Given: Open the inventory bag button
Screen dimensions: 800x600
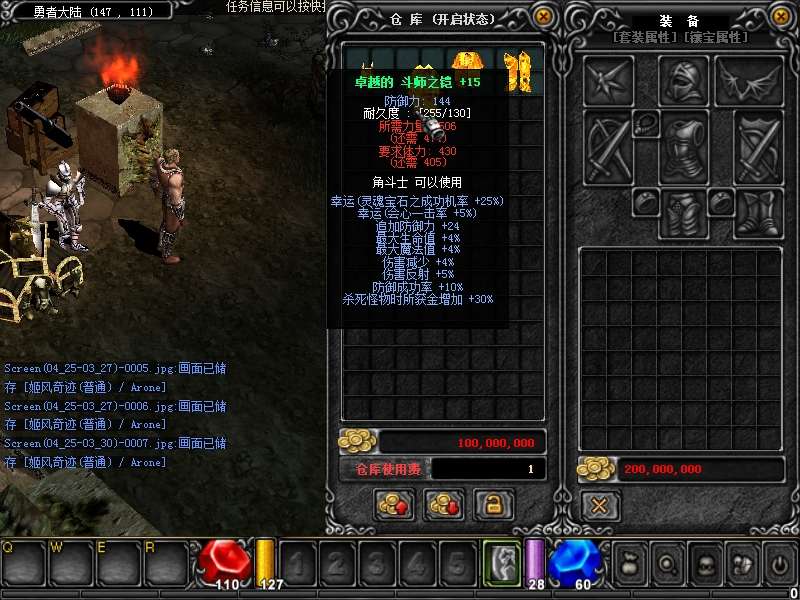Looking at the screenshot, I should click(x=628, y=564).
